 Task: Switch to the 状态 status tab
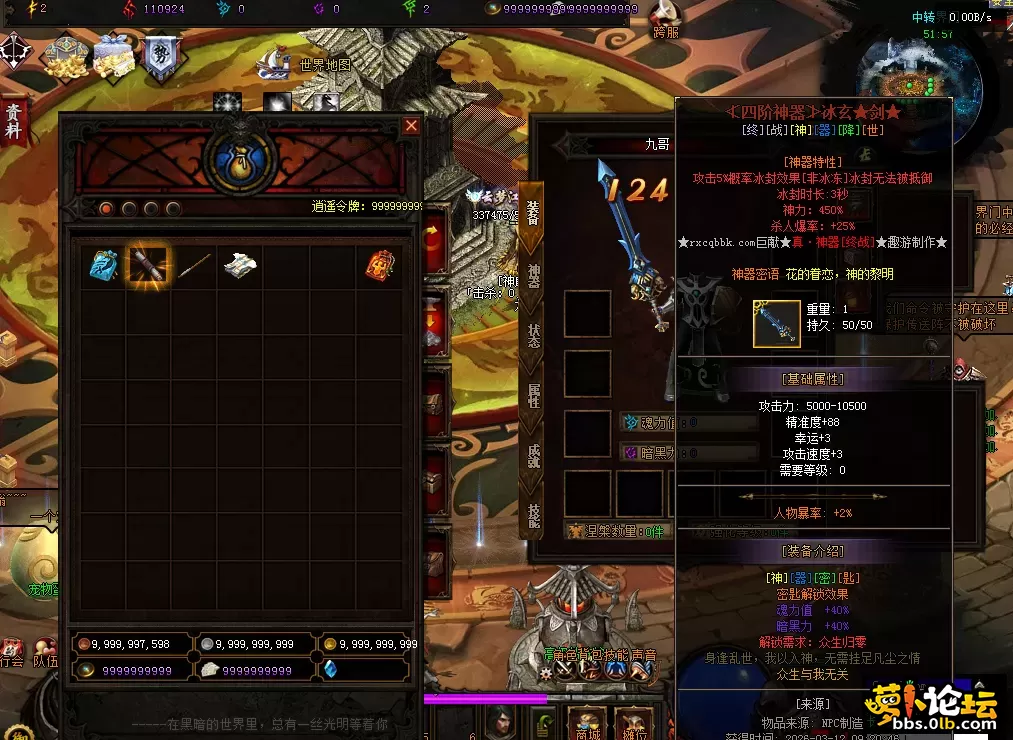tap(533, 336)
